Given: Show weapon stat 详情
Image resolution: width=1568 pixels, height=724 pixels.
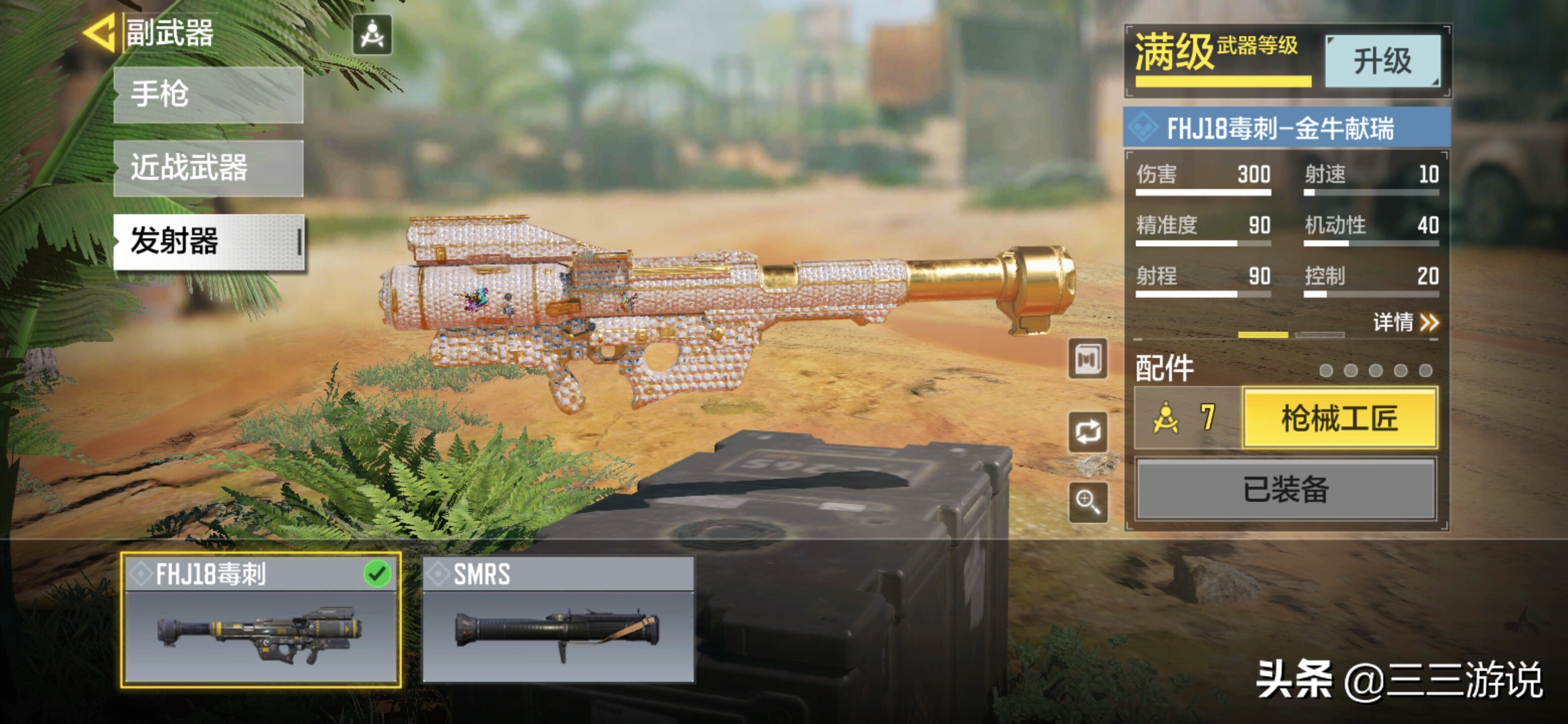Looking at the screenshot, I should tap(1405, 321).
